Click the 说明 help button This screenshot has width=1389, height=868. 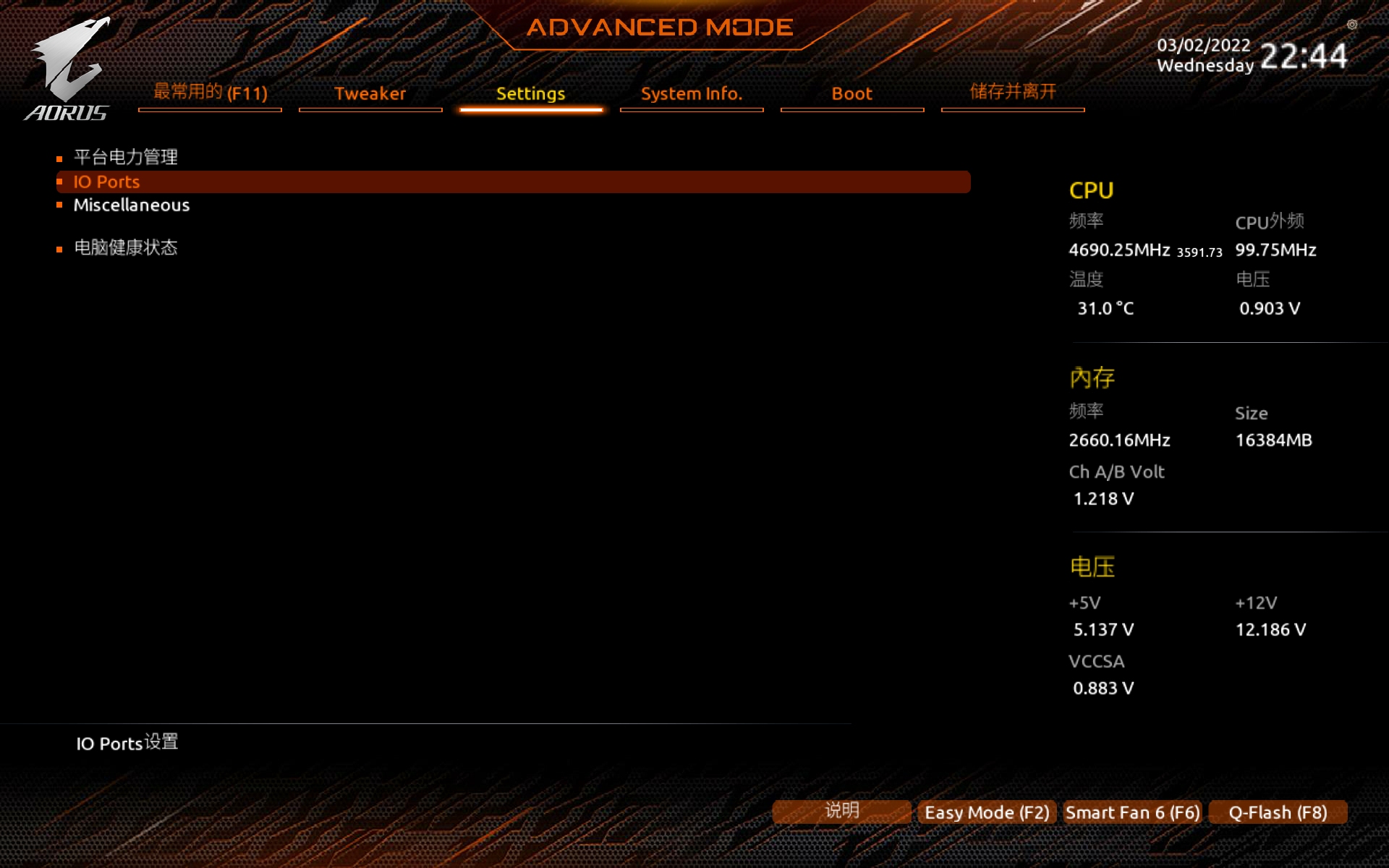pos(841,811)
